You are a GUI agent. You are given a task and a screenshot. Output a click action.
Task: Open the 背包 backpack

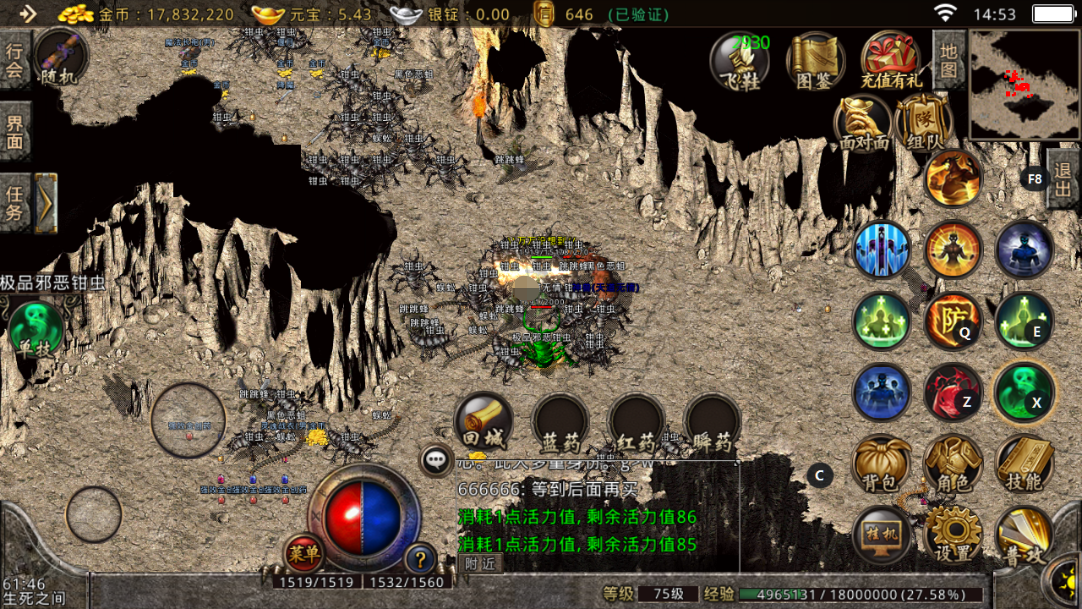click(x=882, y=464)
